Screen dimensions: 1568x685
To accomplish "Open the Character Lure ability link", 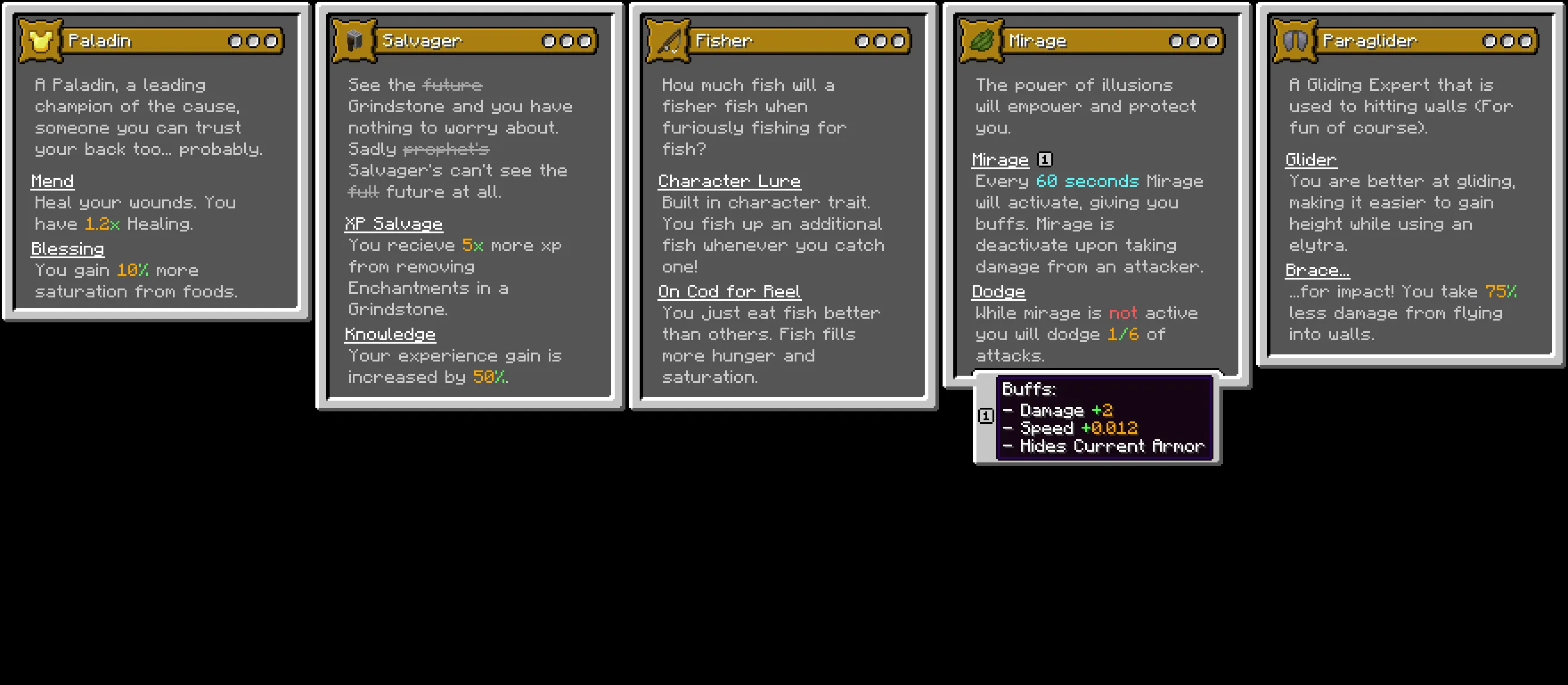I will point(729,180).
